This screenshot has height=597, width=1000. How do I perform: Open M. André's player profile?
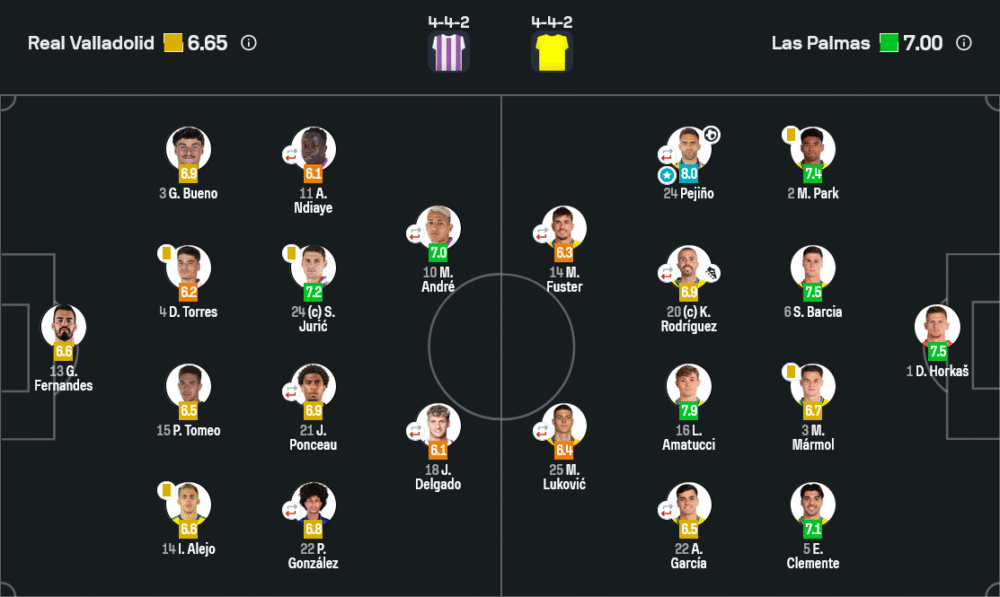pos(438,229)
